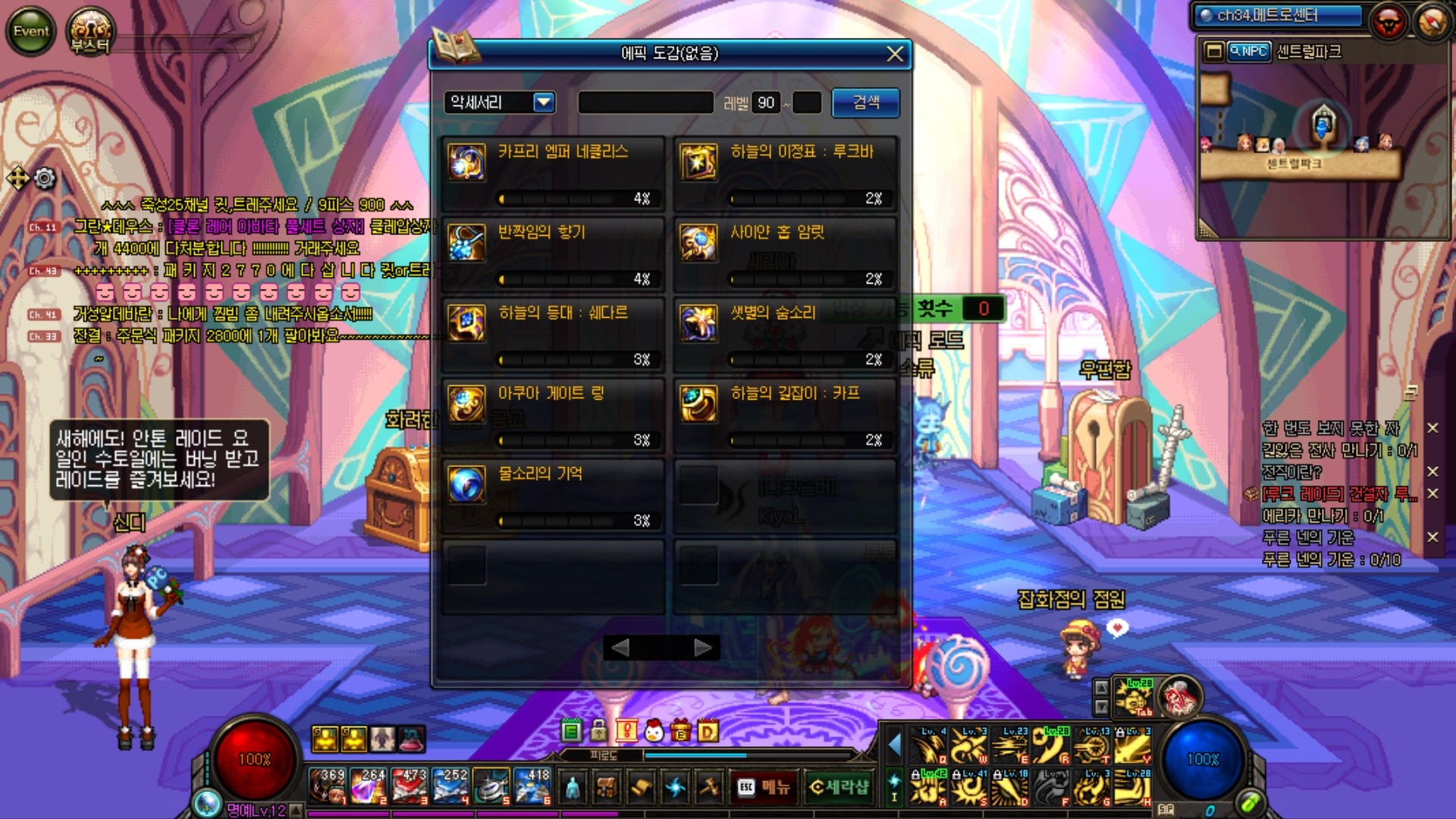1456x819 pixels.
Task: Open the 악세서리 category dropdown
Action: (544, 102)
